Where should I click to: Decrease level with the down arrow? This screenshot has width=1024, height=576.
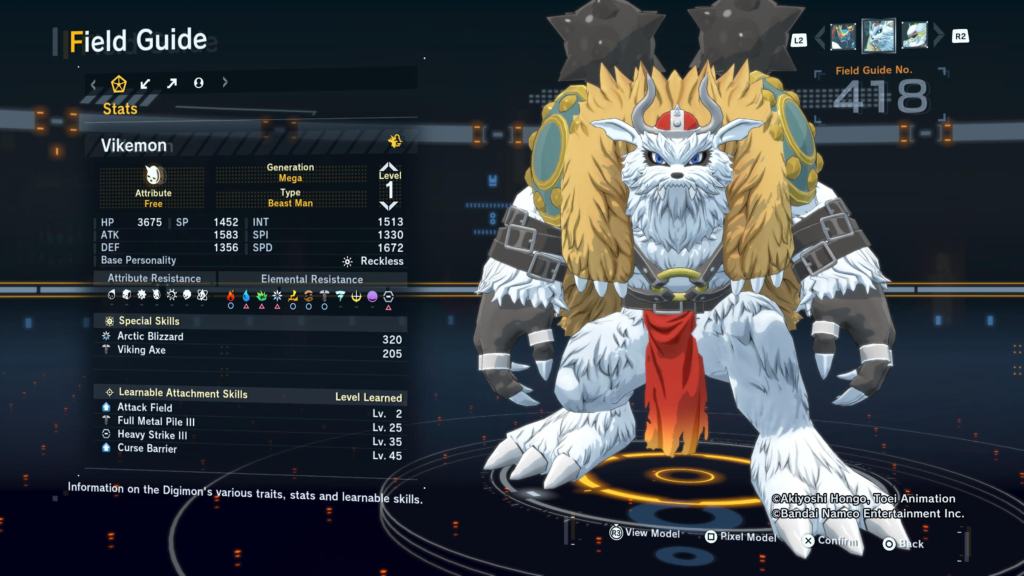pyautogui.click(x=389, y=205)
